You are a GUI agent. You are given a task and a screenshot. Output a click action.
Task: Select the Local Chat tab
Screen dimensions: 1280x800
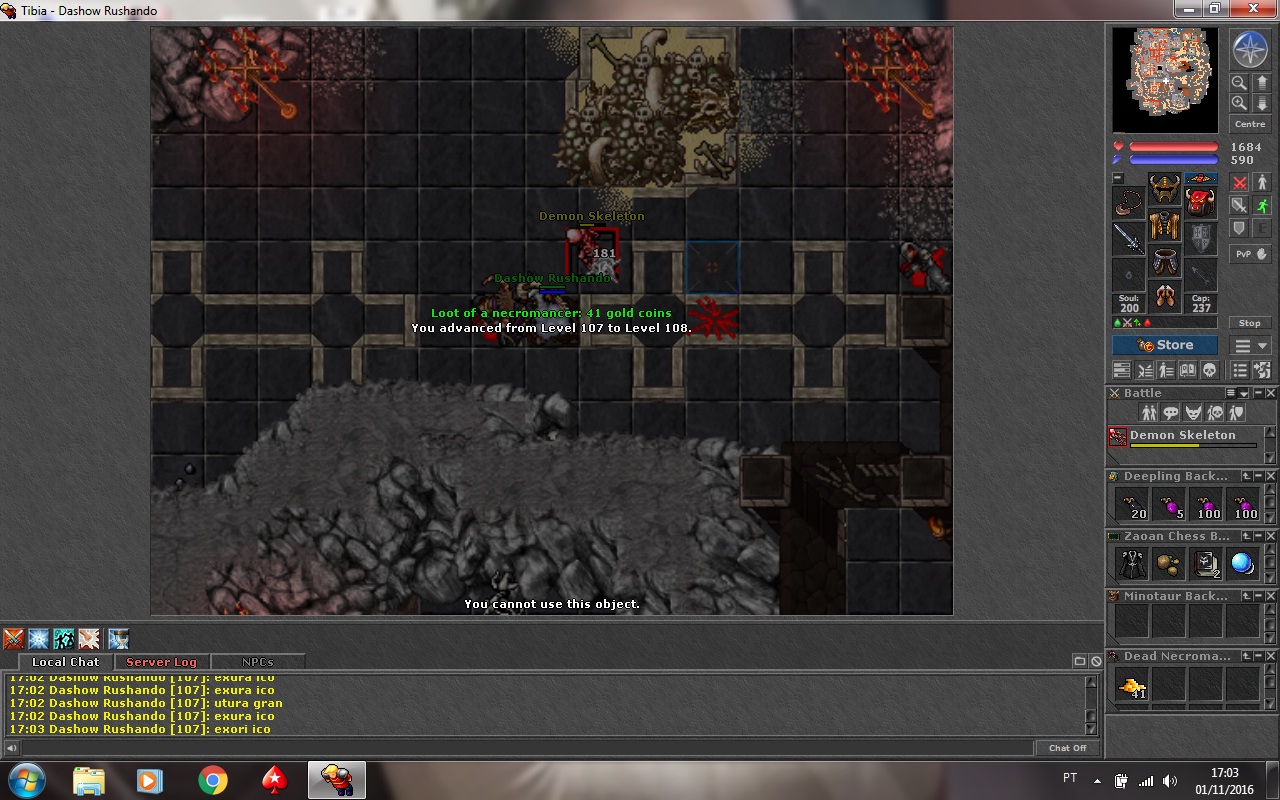[x=65, y=662]
